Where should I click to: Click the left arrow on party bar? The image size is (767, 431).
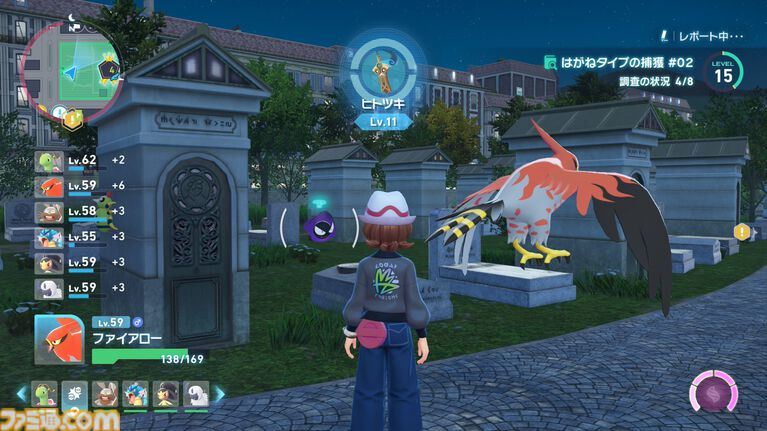pyautogui.click(x=21, y=394)
